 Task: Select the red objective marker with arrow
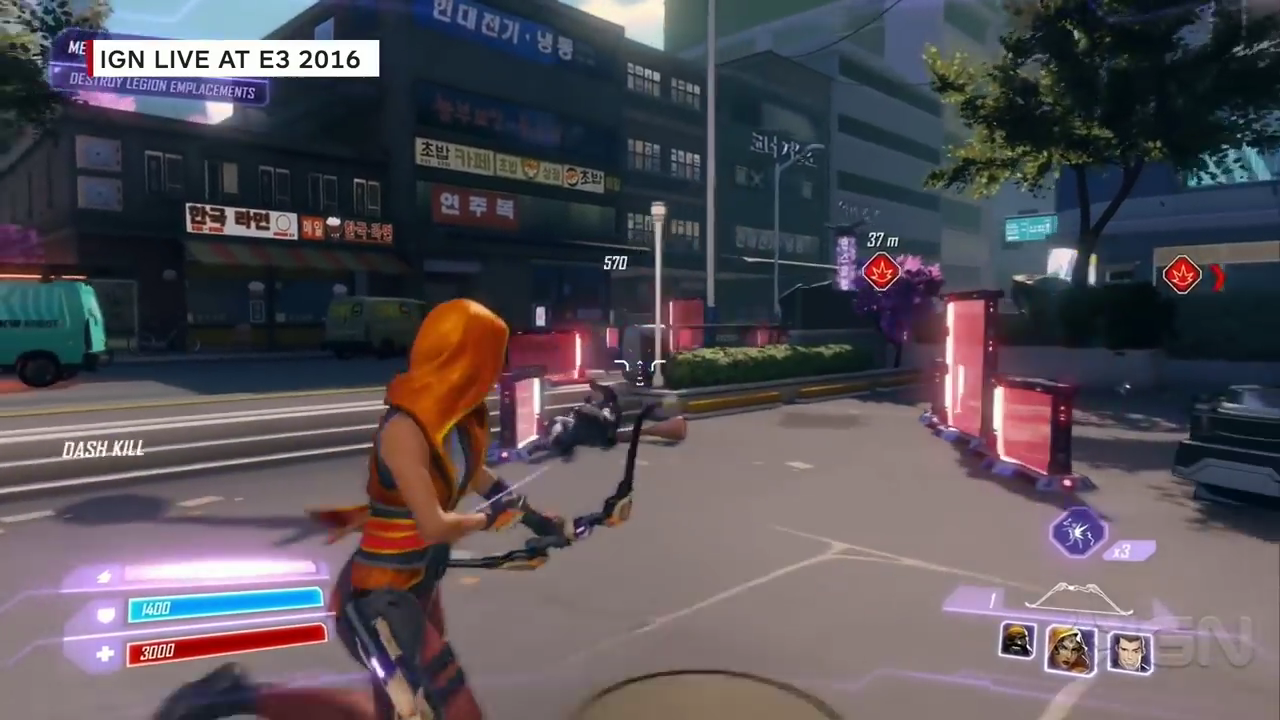1182,275
